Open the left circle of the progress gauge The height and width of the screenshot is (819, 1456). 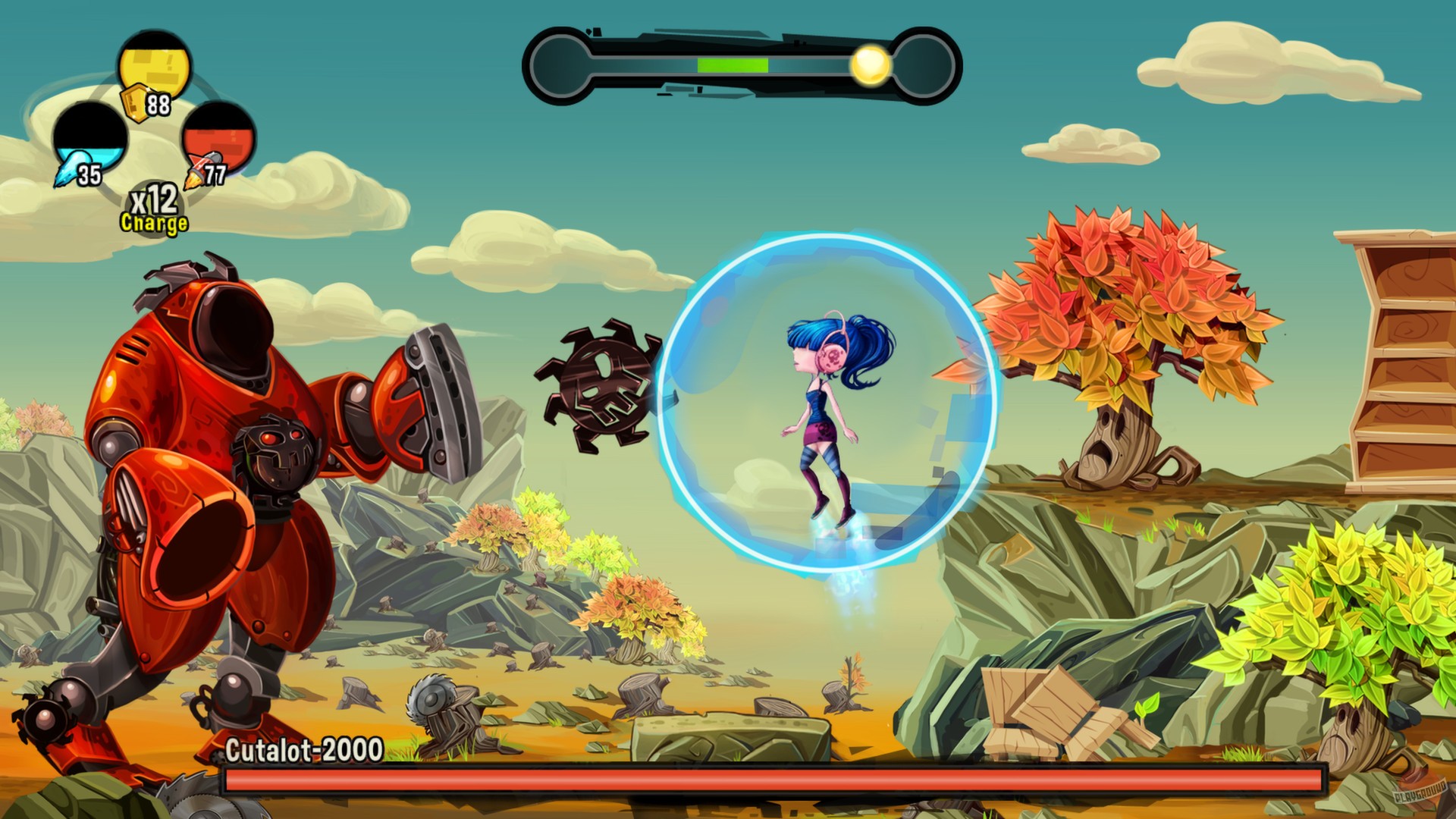(x=559, y=64)
